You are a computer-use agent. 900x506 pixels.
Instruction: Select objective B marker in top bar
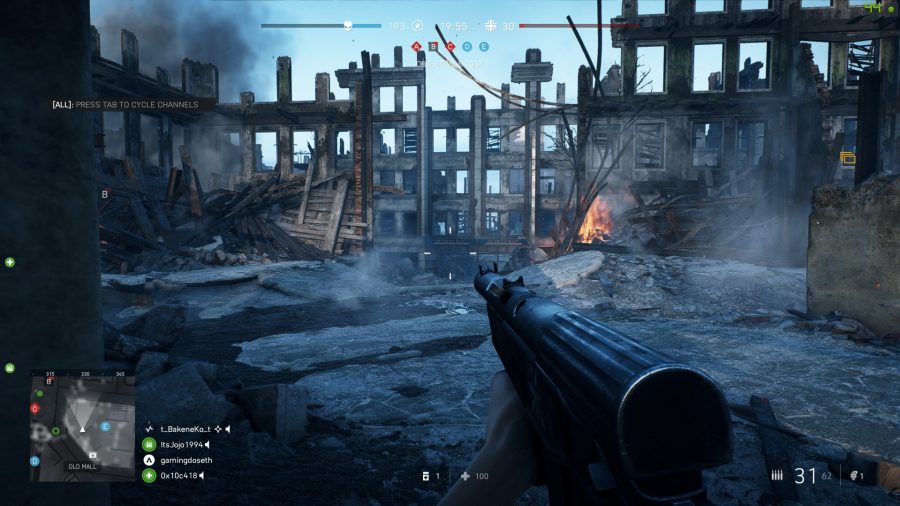434,46
